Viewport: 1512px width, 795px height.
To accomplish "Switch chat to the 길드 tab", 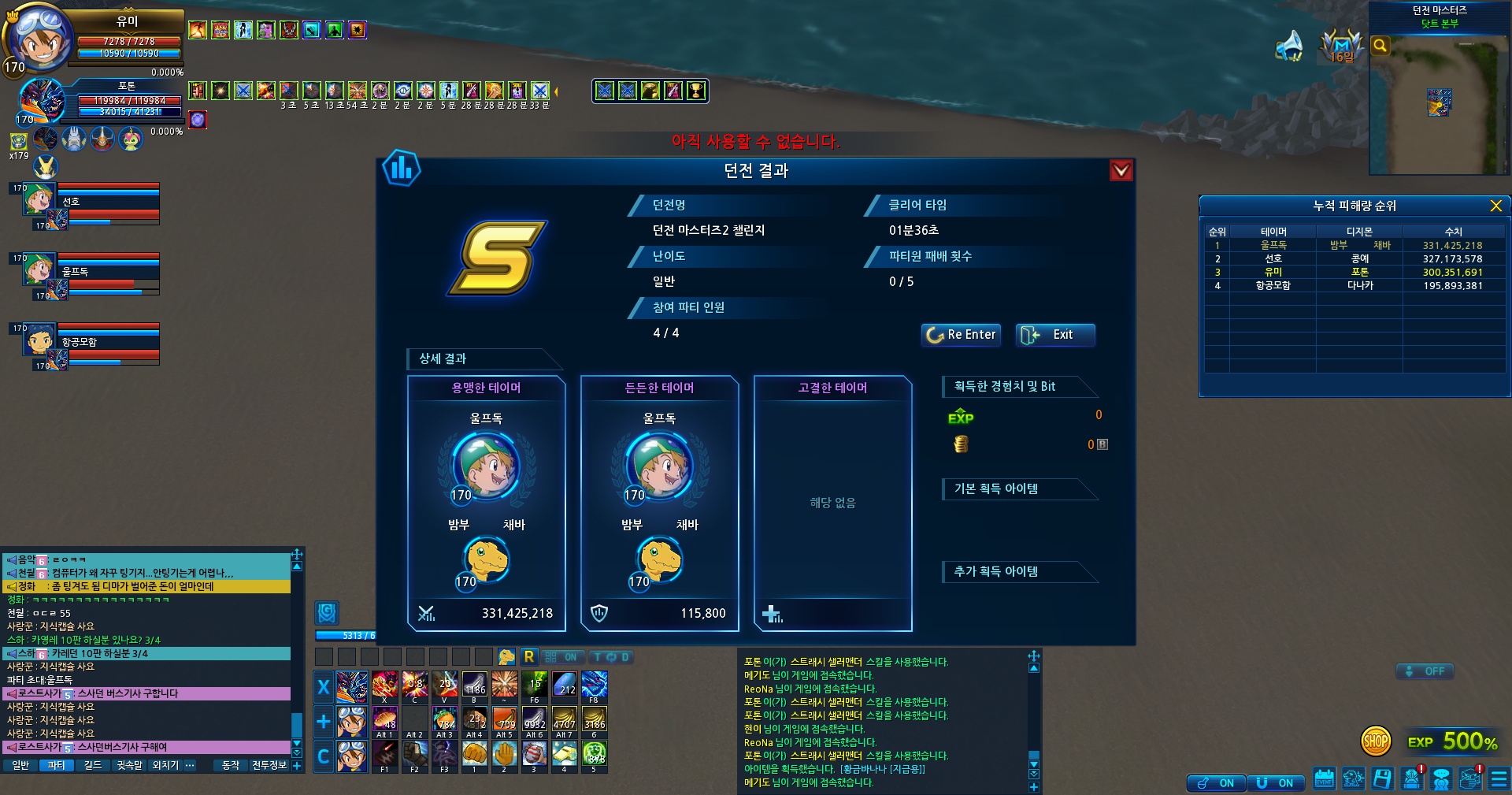I will point(93,765).
